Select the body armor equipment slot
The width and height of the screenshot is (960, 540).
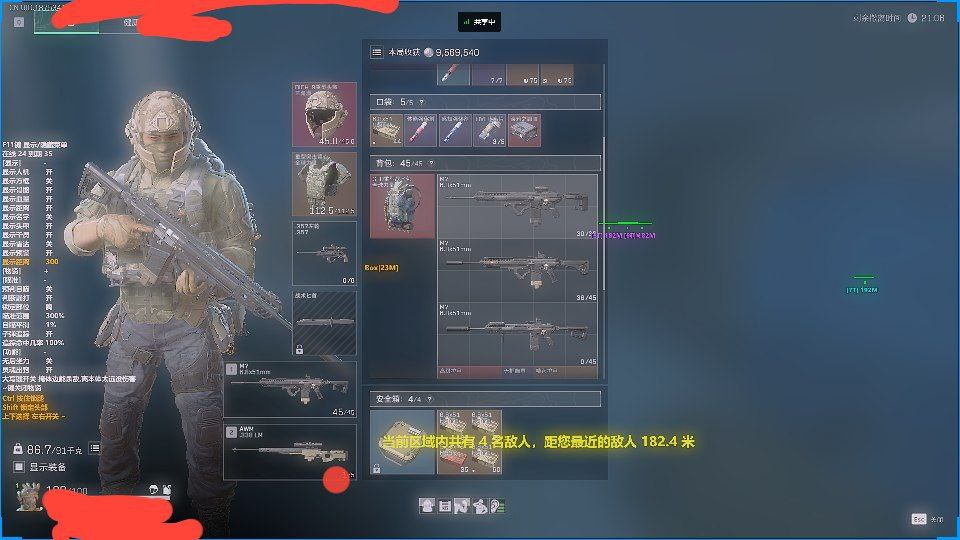[x=324, y=183]
